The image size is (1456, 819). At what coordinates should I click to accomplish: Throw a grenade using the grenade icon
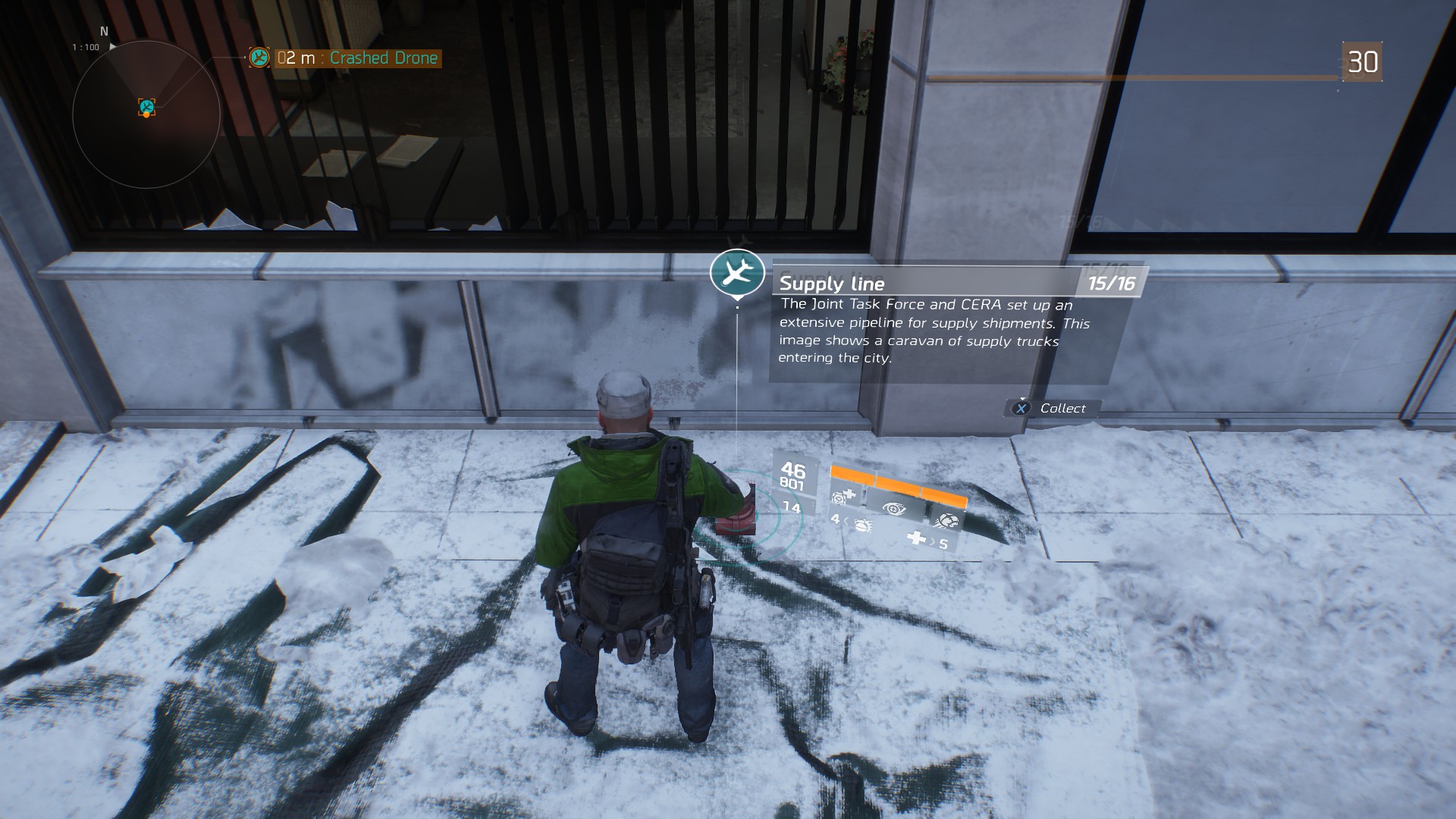[x=861, y=523]
